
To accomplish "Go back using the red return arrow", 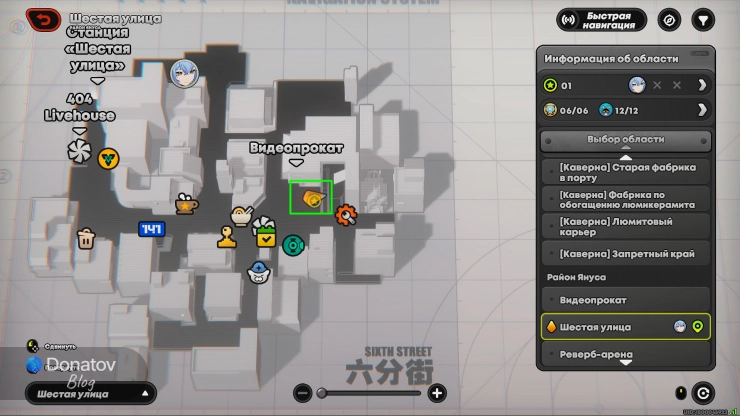I will click(x=42, y=18).
